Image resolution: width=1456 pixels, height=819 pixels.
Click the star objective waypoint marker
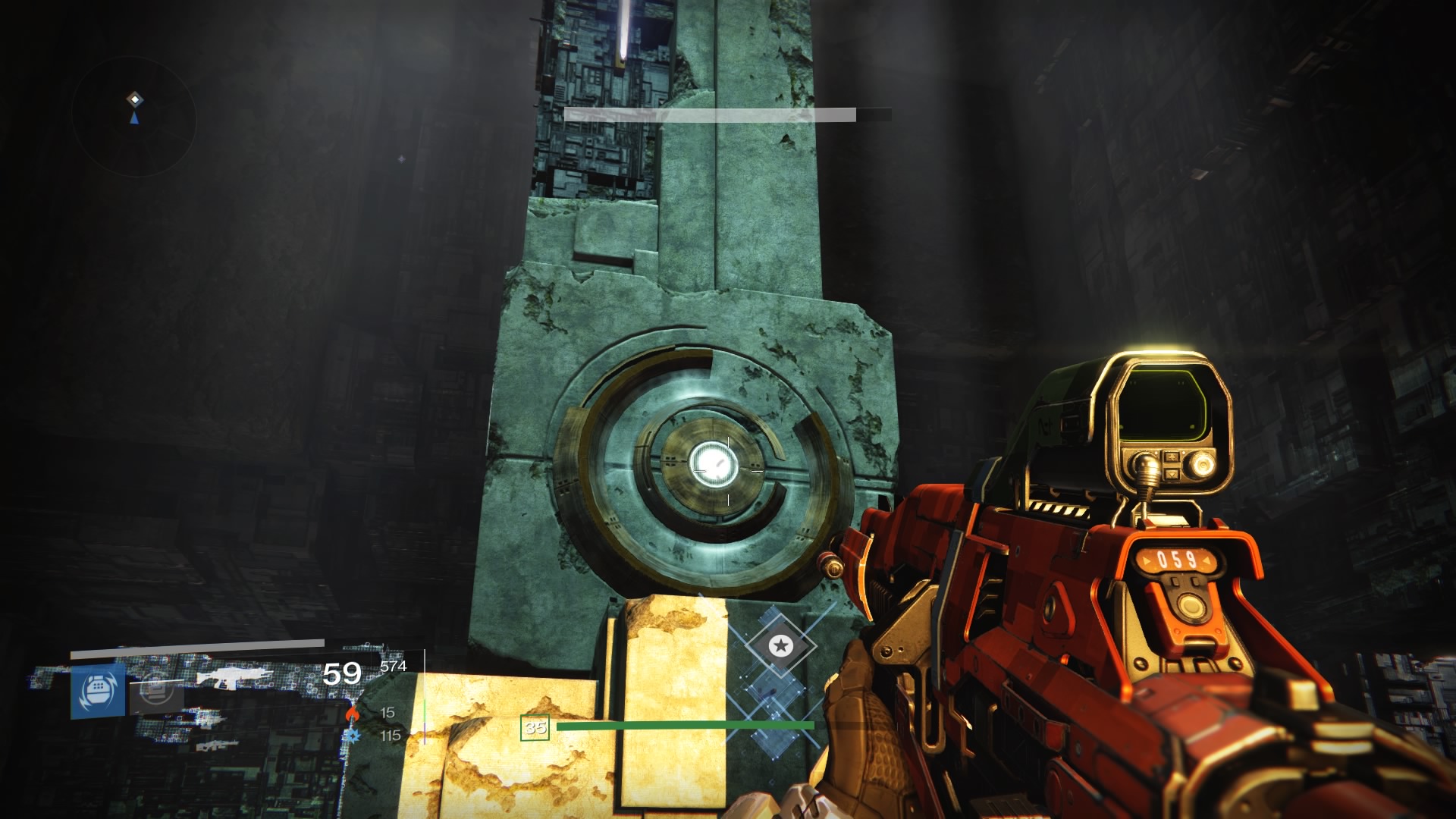(780, 646)
